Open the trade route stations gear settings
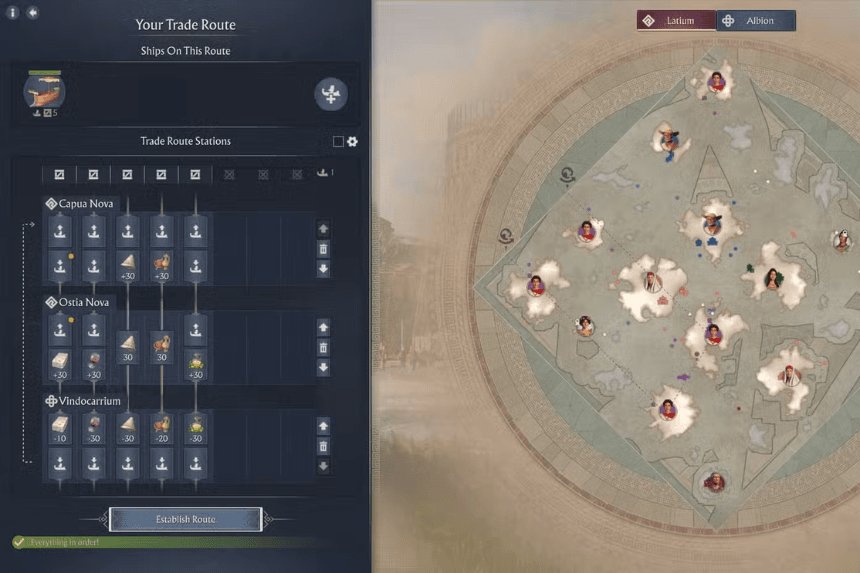This screenshot has height=573, width=860. coord(352,142)
